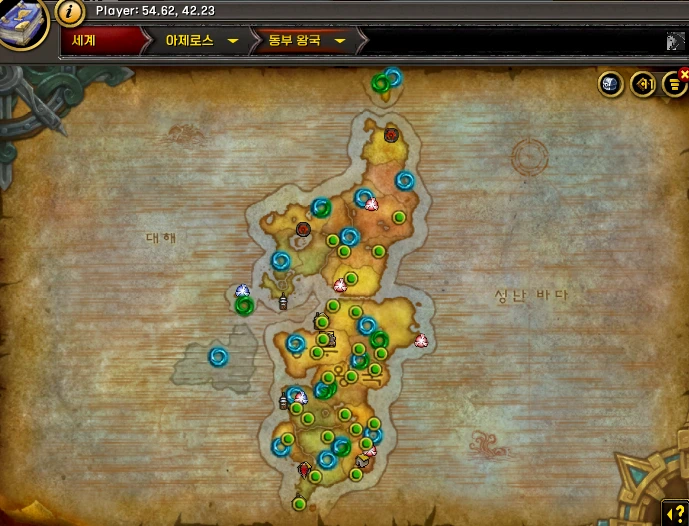This screenshot has width=689, height=526.
Task: Select the pink marker on the far east coast
Action: [420, 340]
